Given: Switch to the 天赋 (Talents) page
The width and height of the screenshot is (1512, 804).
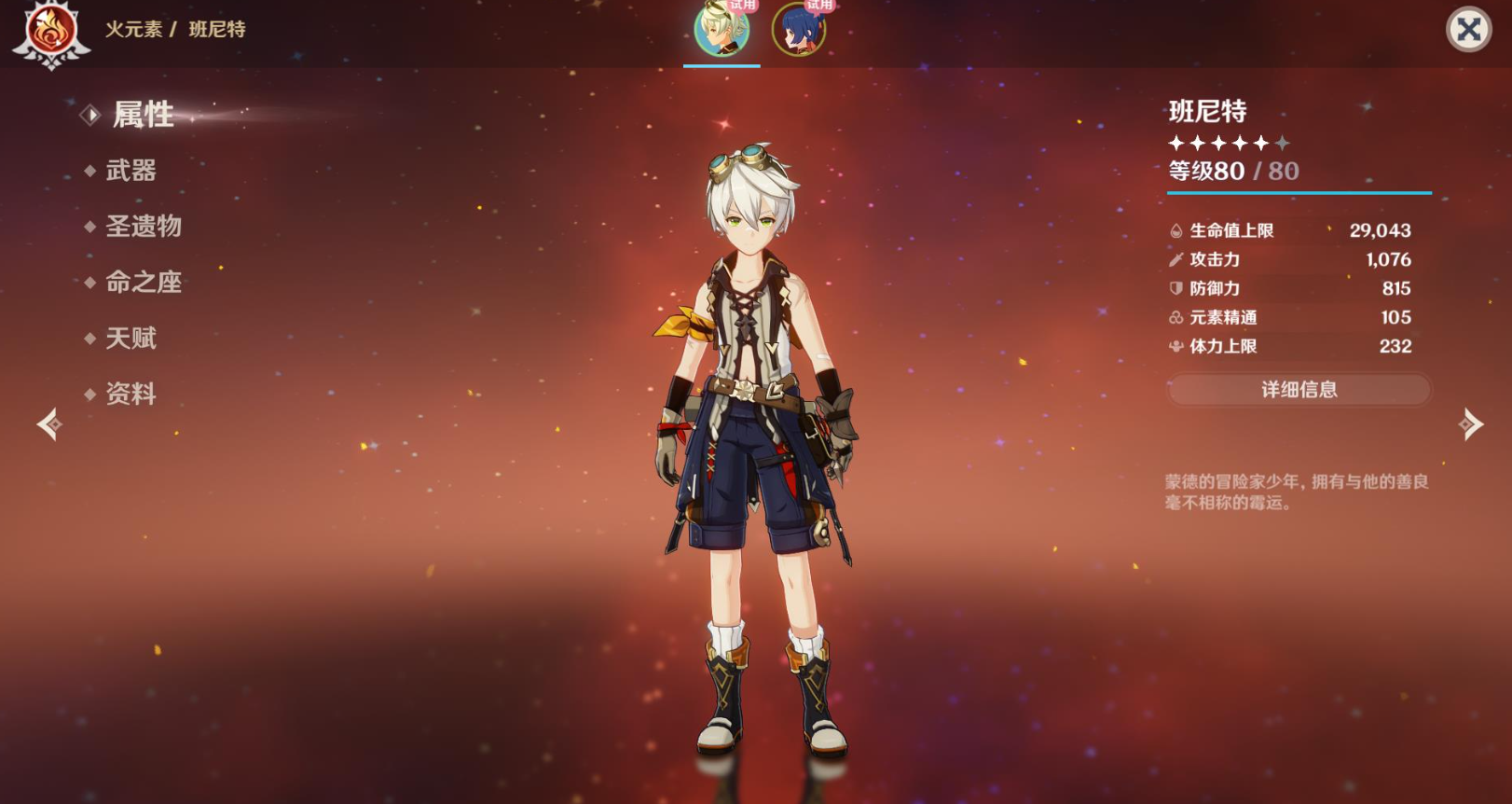Looking at the screenshot, I should point(131,339).
